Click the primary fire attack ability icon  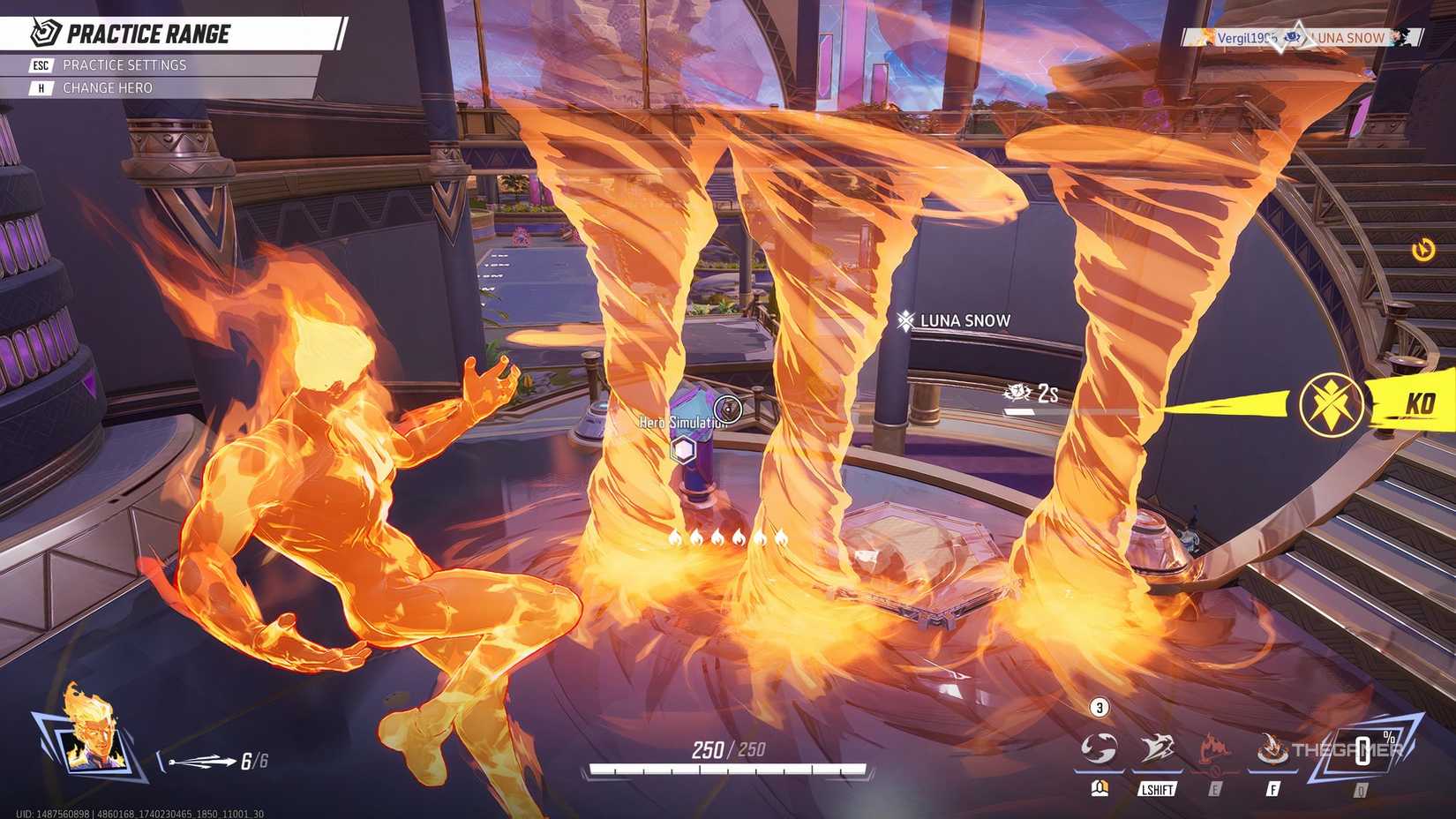click(1099, 748)
